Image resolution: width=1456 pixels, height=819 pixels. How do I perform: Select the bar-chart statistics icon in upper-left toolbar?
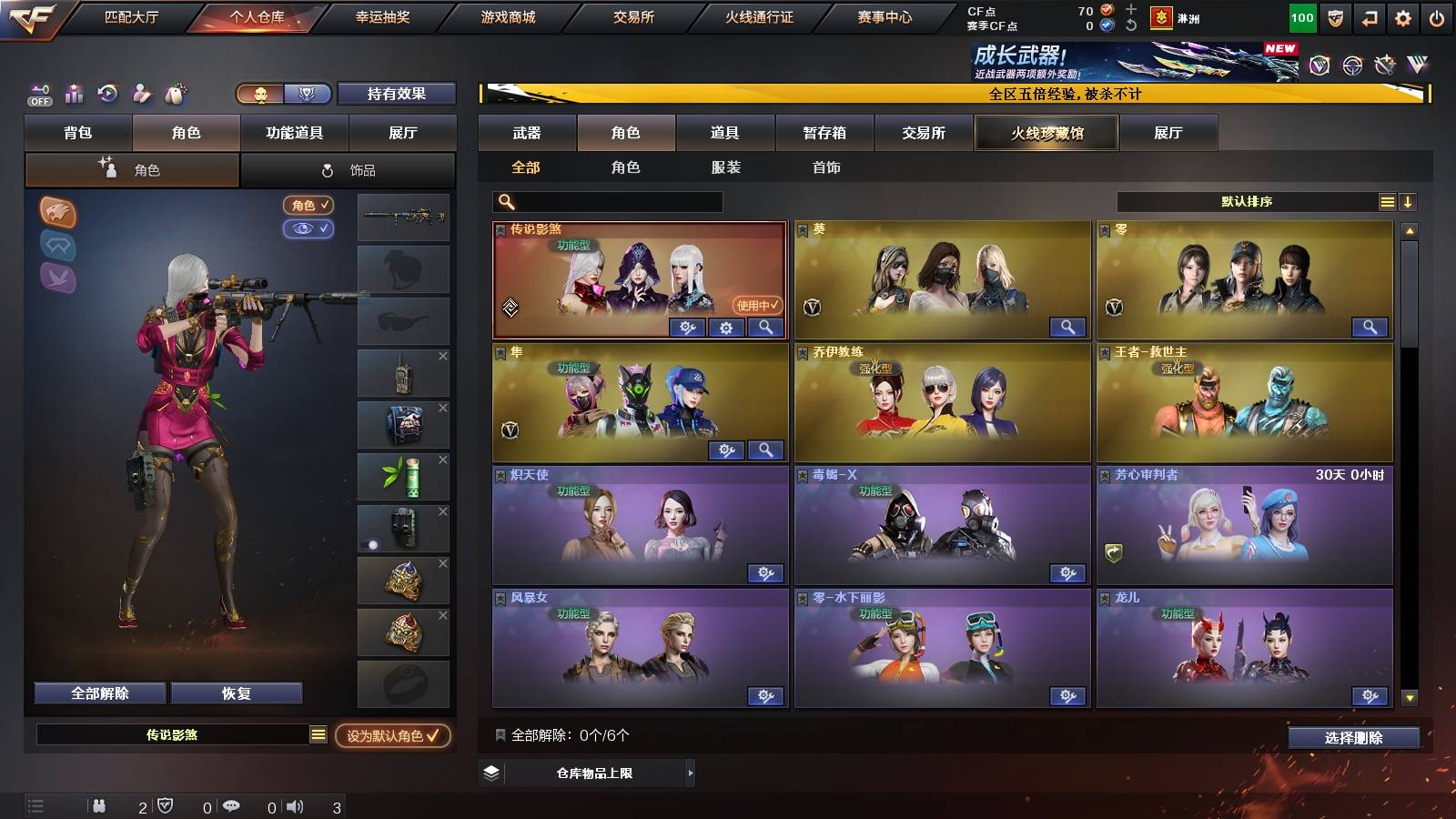73,93
